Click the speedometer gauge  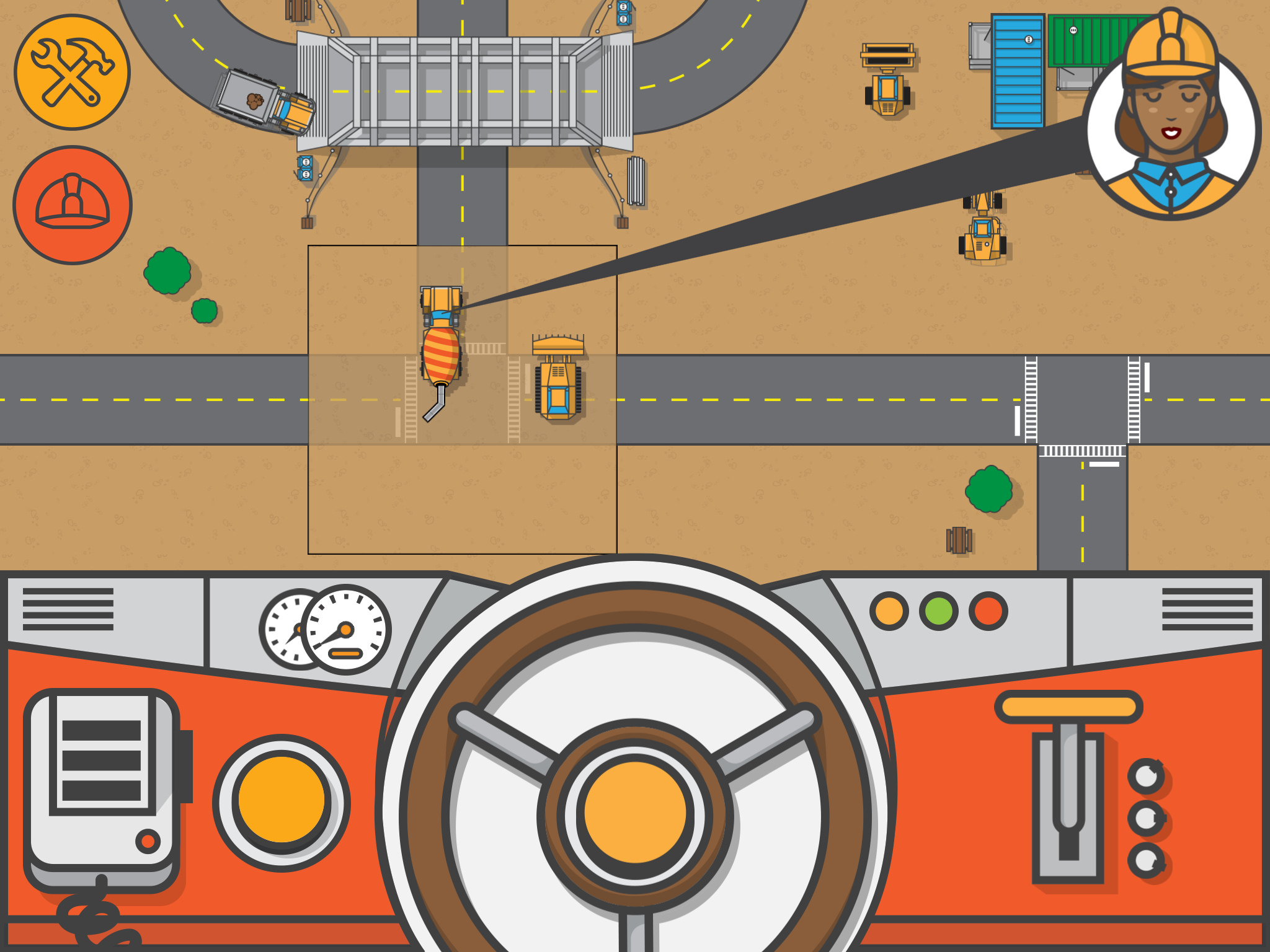[x=346, y=630]
